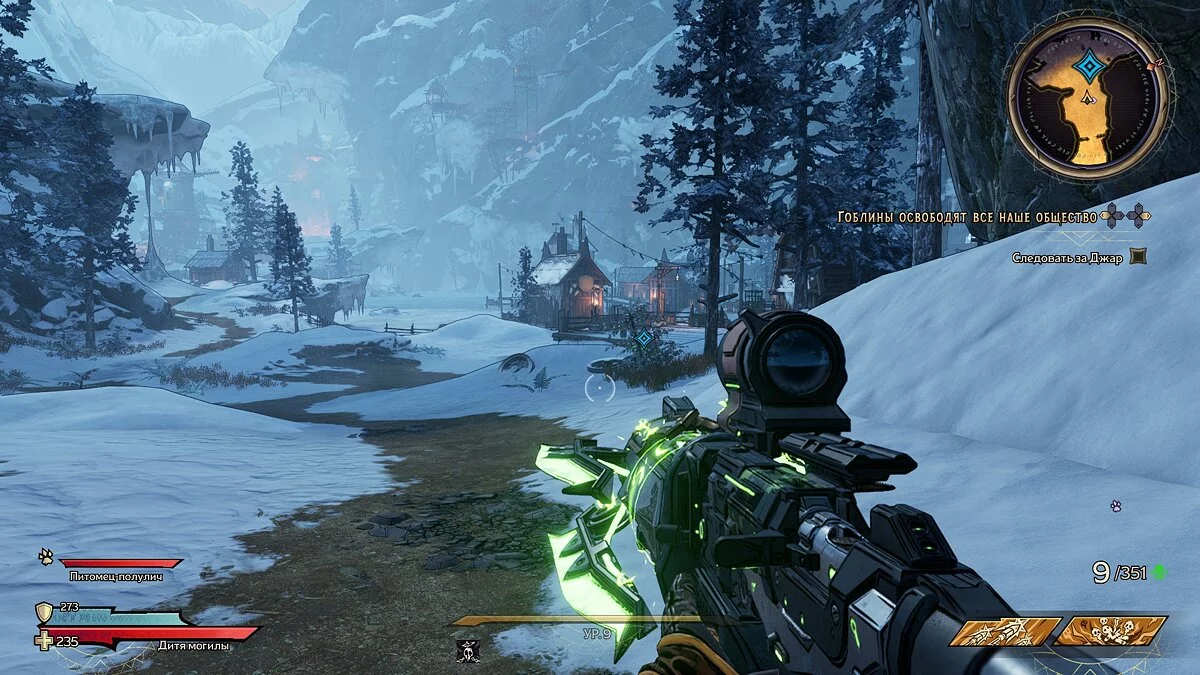Click the health cross icon

(43, 641)
